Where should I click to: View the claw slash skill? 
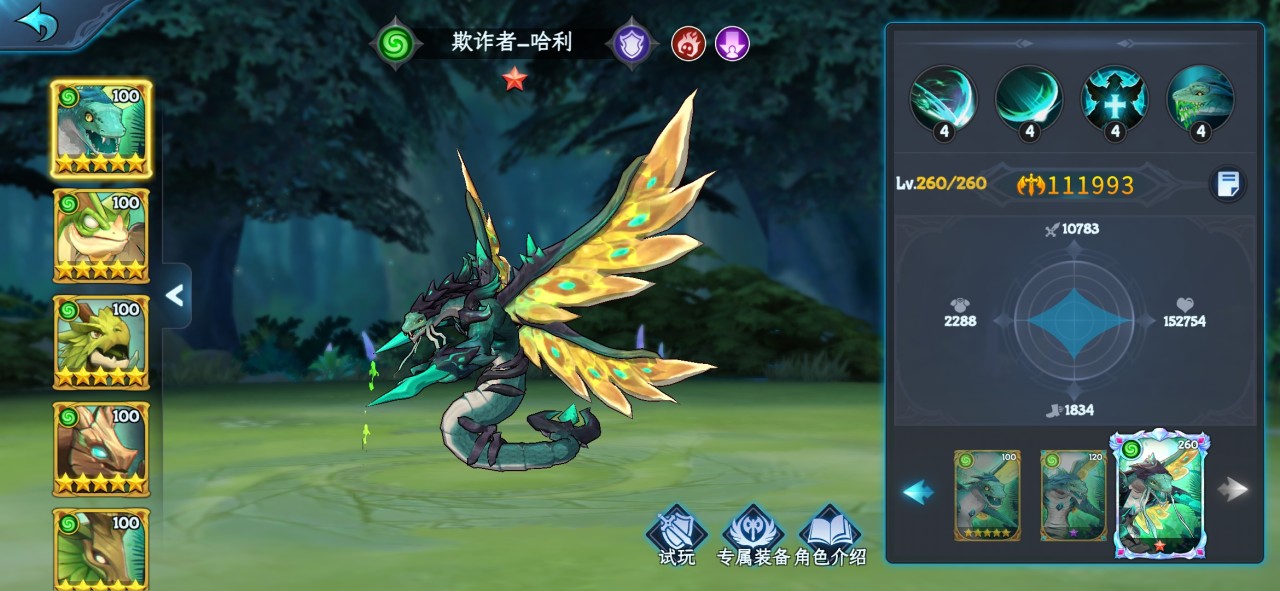[942, 99]
